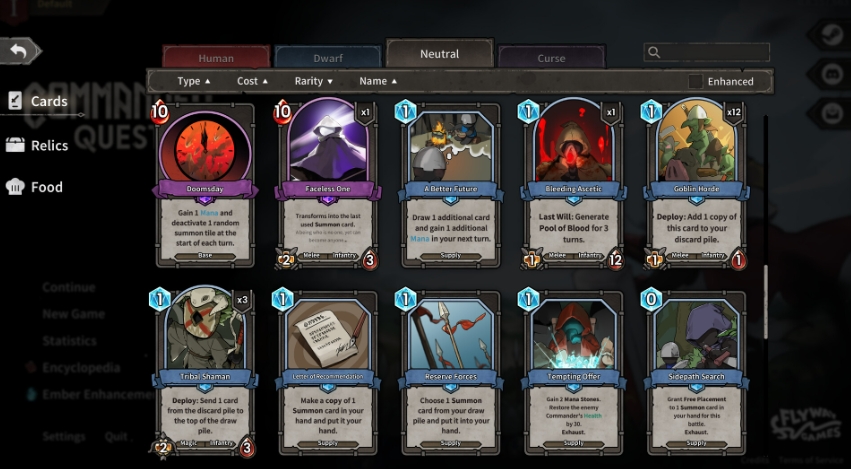Image resolution: width=851 pixels, height=469 pixels.
Task: Switch to the Dwarf card tab
Action: click(327, 58)
